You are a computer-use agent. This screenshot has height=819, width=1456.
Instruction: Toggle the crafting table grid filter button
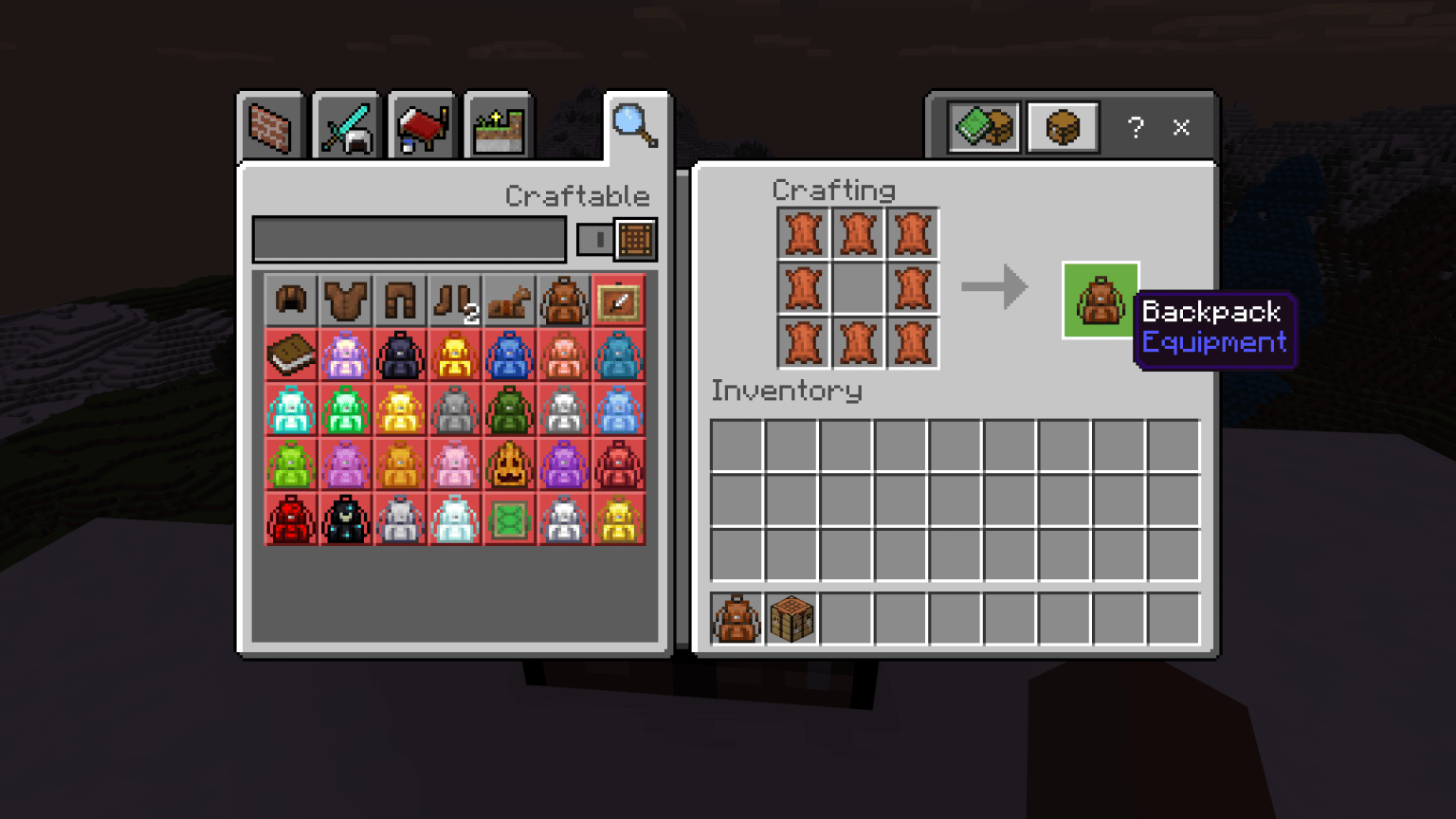click(635, 239)
